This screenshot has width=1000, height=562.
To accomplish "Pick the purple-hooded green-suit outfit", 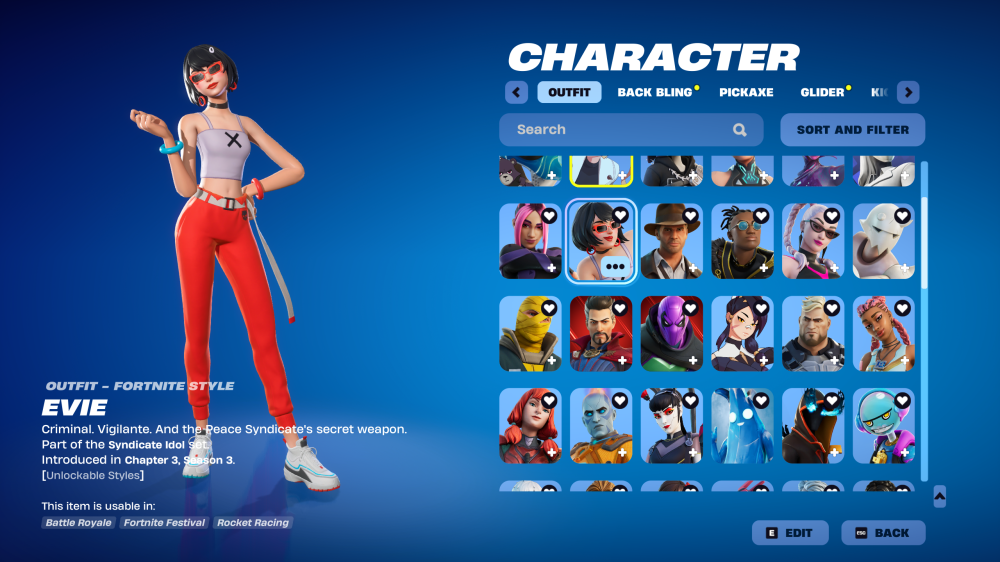I will pyautogui.click(x=672, y=333).
